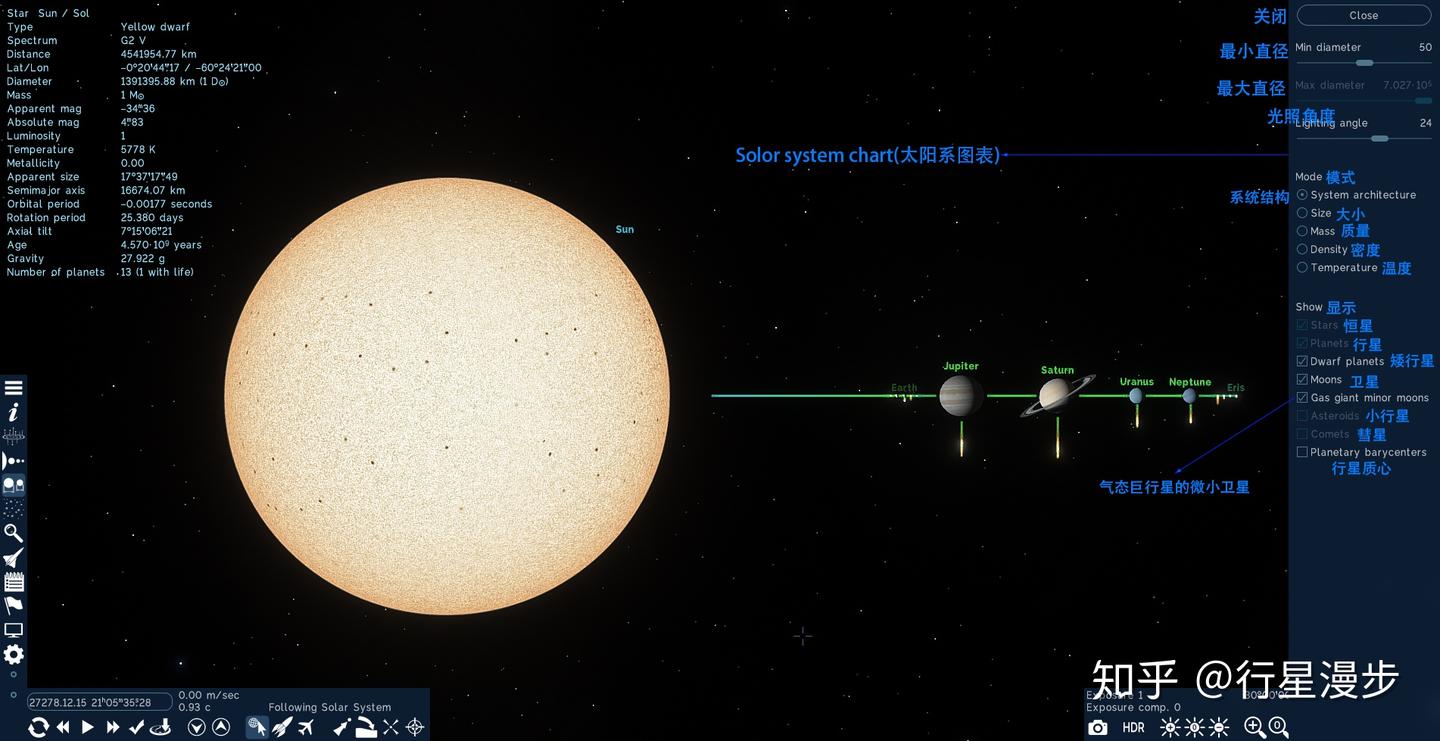
Task: Open the journal panel icon
Action: pos(13,581)
